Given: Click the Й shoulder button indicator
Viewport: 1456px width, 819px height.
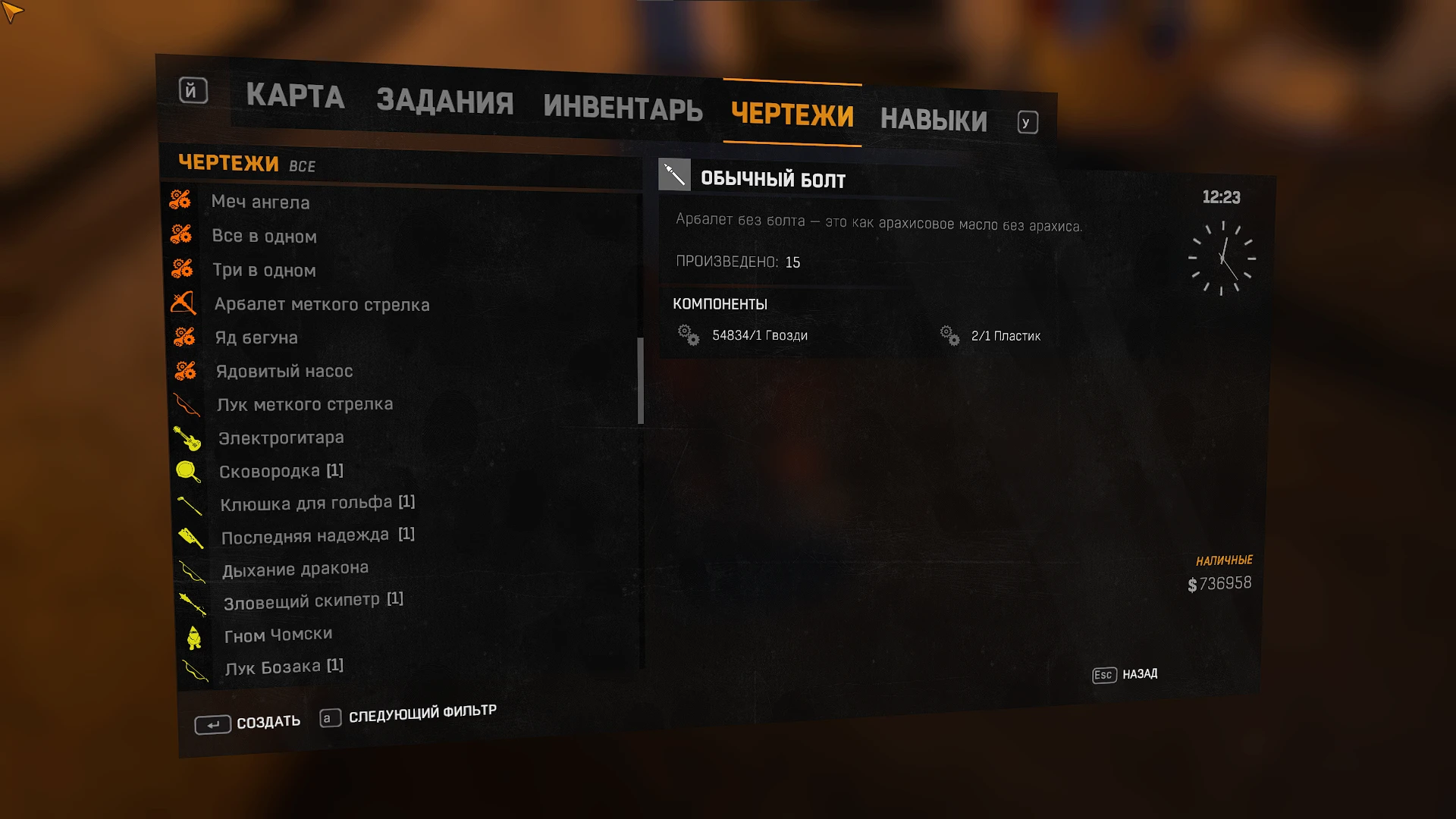Looking at the screenshot, I should (193, 91).
